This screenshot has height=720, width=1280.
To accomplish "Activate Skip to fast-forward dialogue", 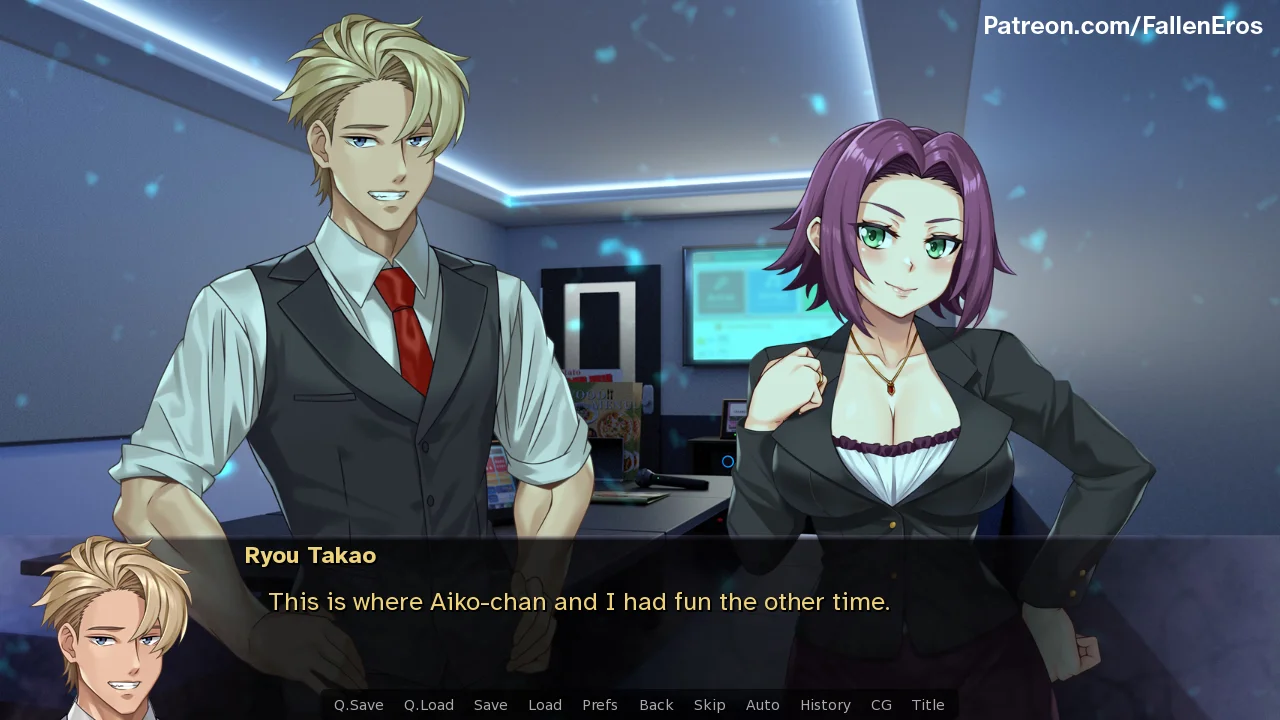I will pos(709,705).
